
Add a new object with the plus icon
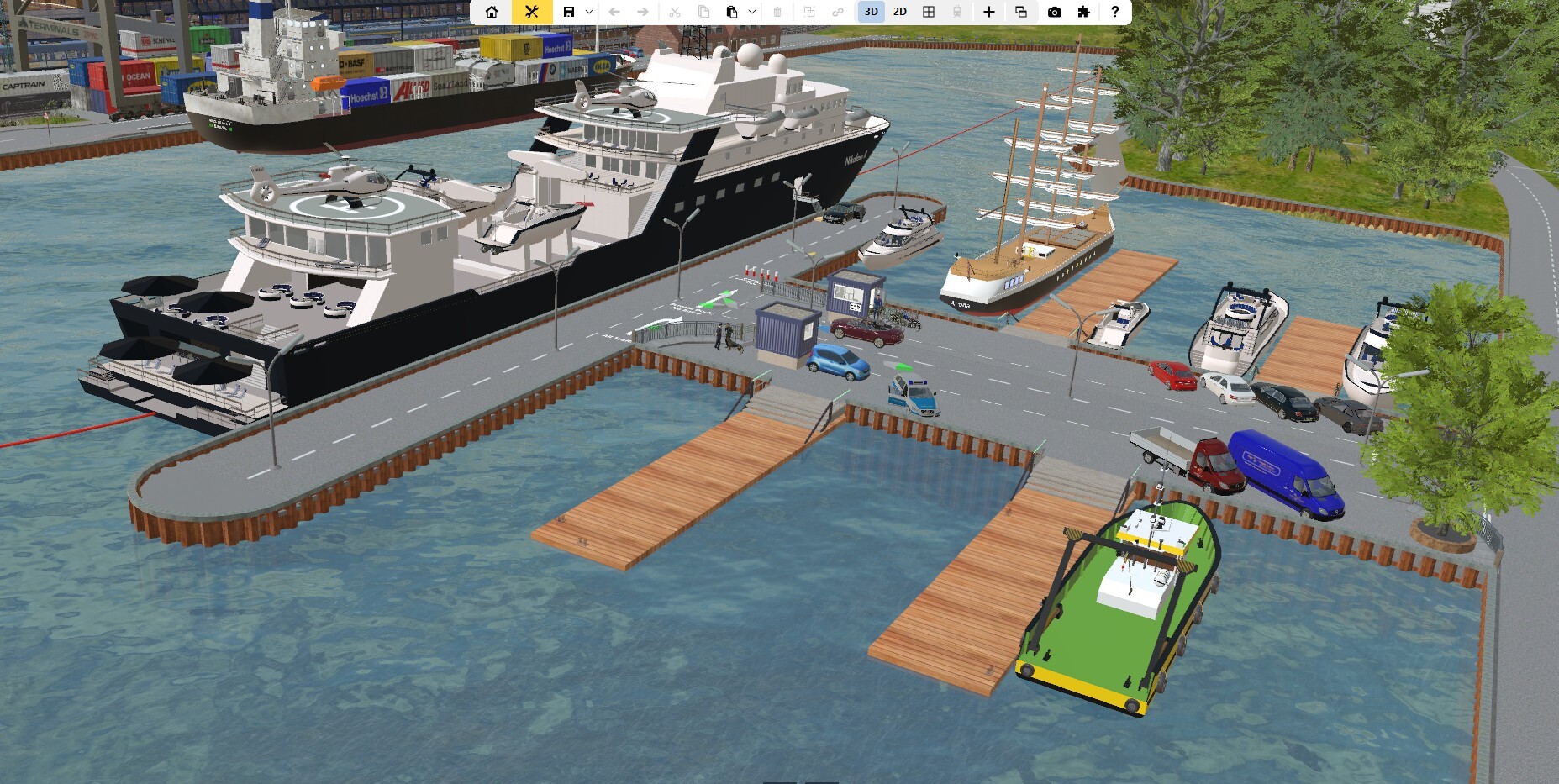pos(989,12)
